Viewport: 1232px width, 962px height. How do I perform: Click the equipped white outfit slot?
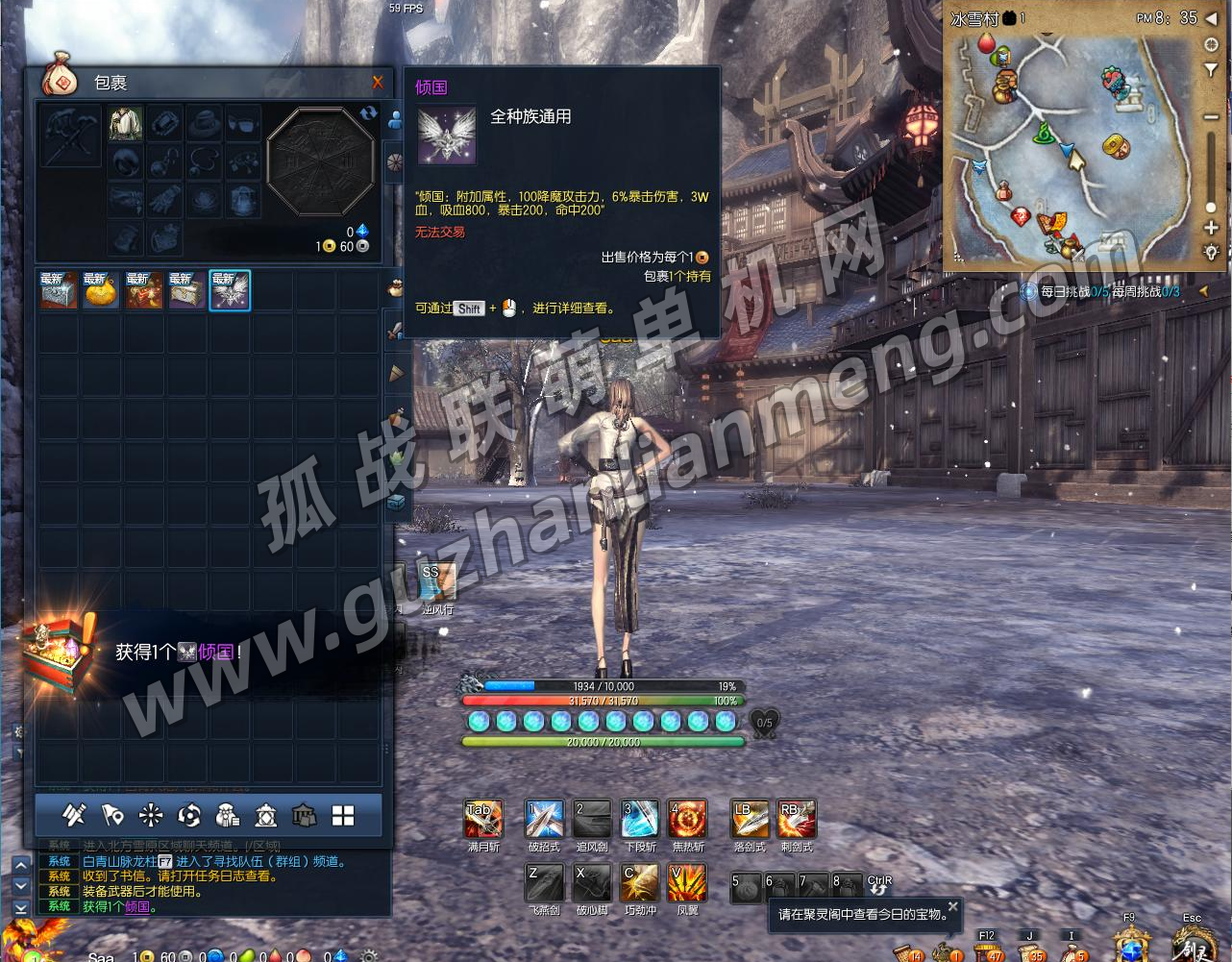coord(125,124)
